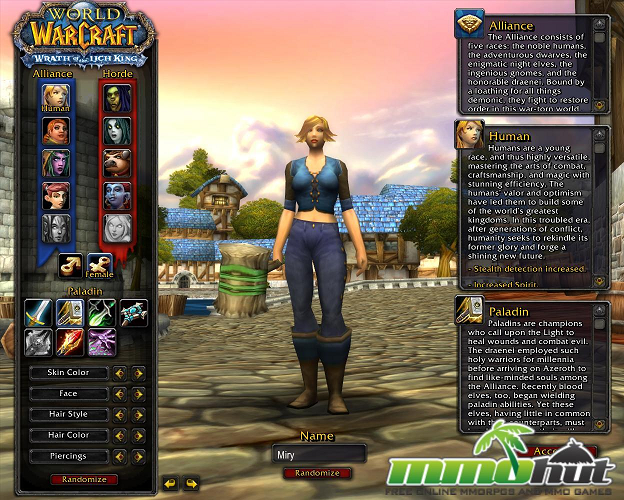This screenshot has height=500, width=624.
Task: Select the Human race portrait
Action: tap(55, 98)
